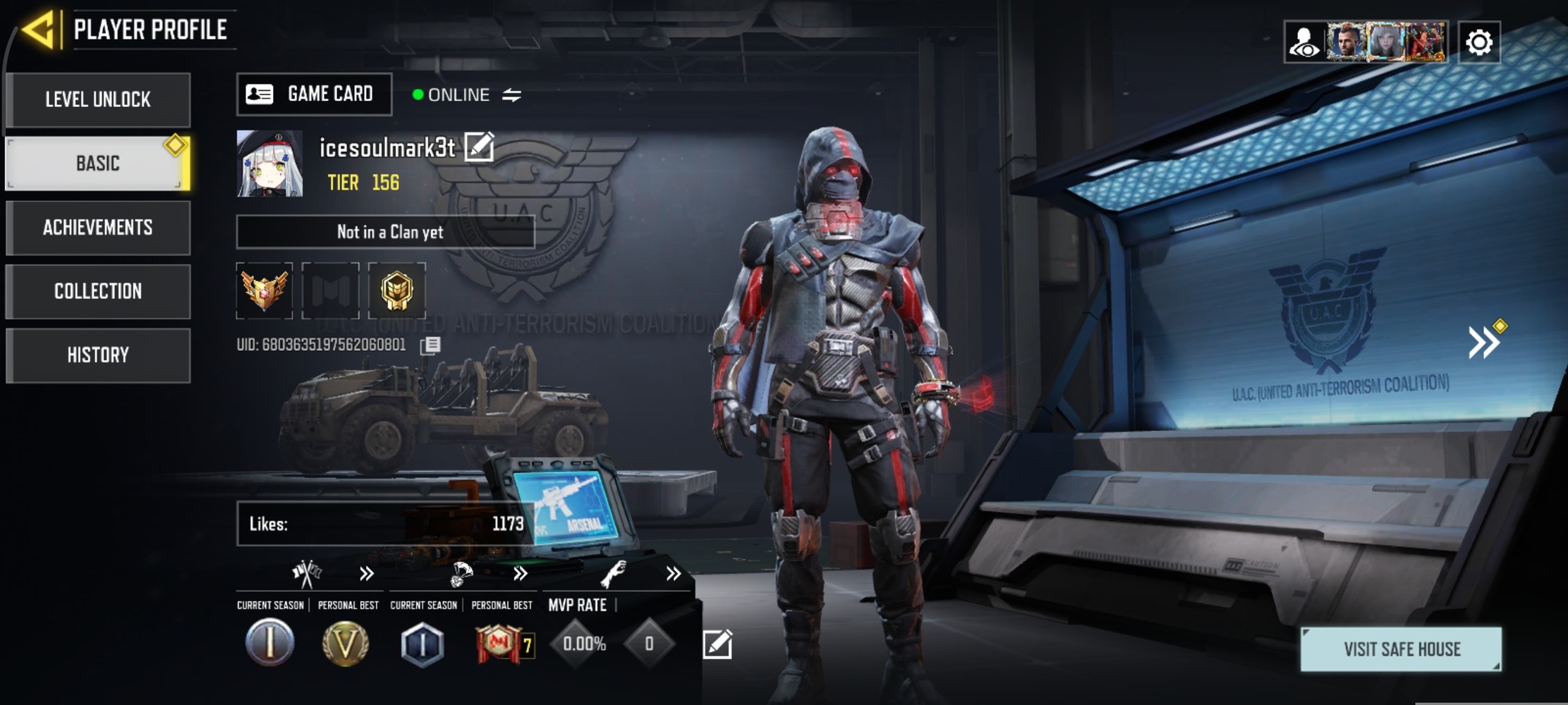The width and height of the screenshot is (1568, 705).
Task: Toggle the Online status switcher
Action: (511, 95)
